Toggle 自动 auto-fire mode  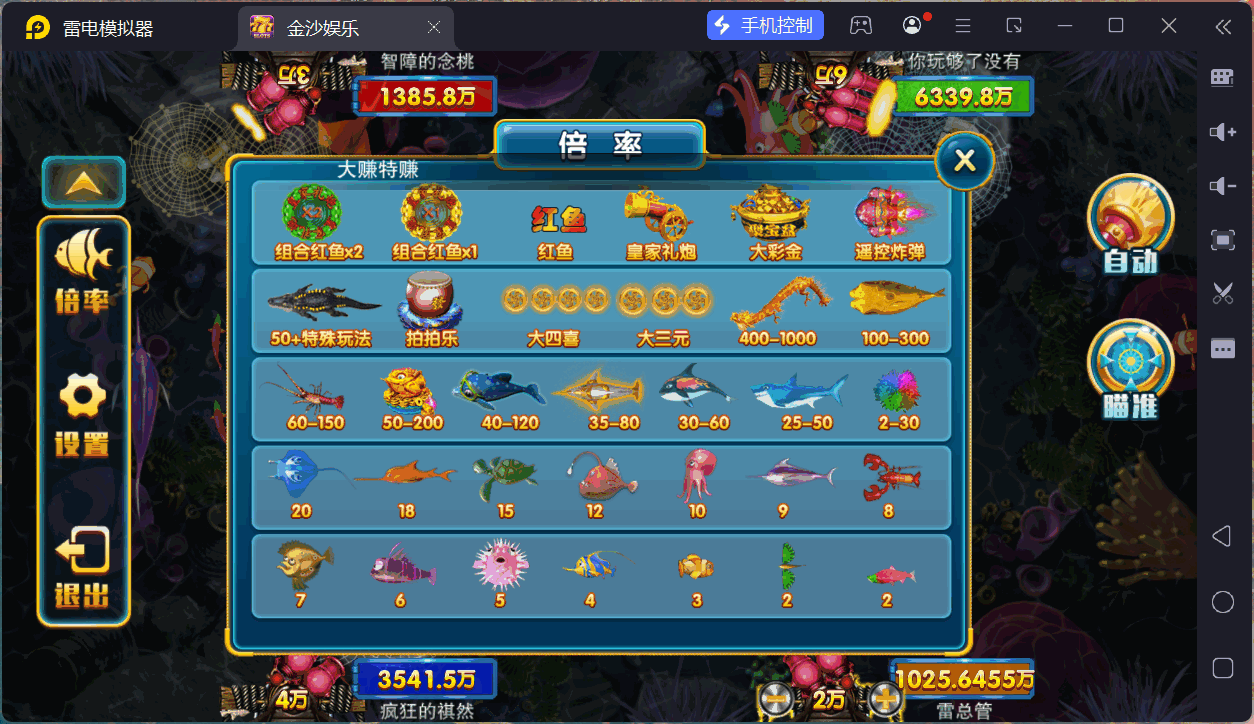click(x=1130, y=226)
